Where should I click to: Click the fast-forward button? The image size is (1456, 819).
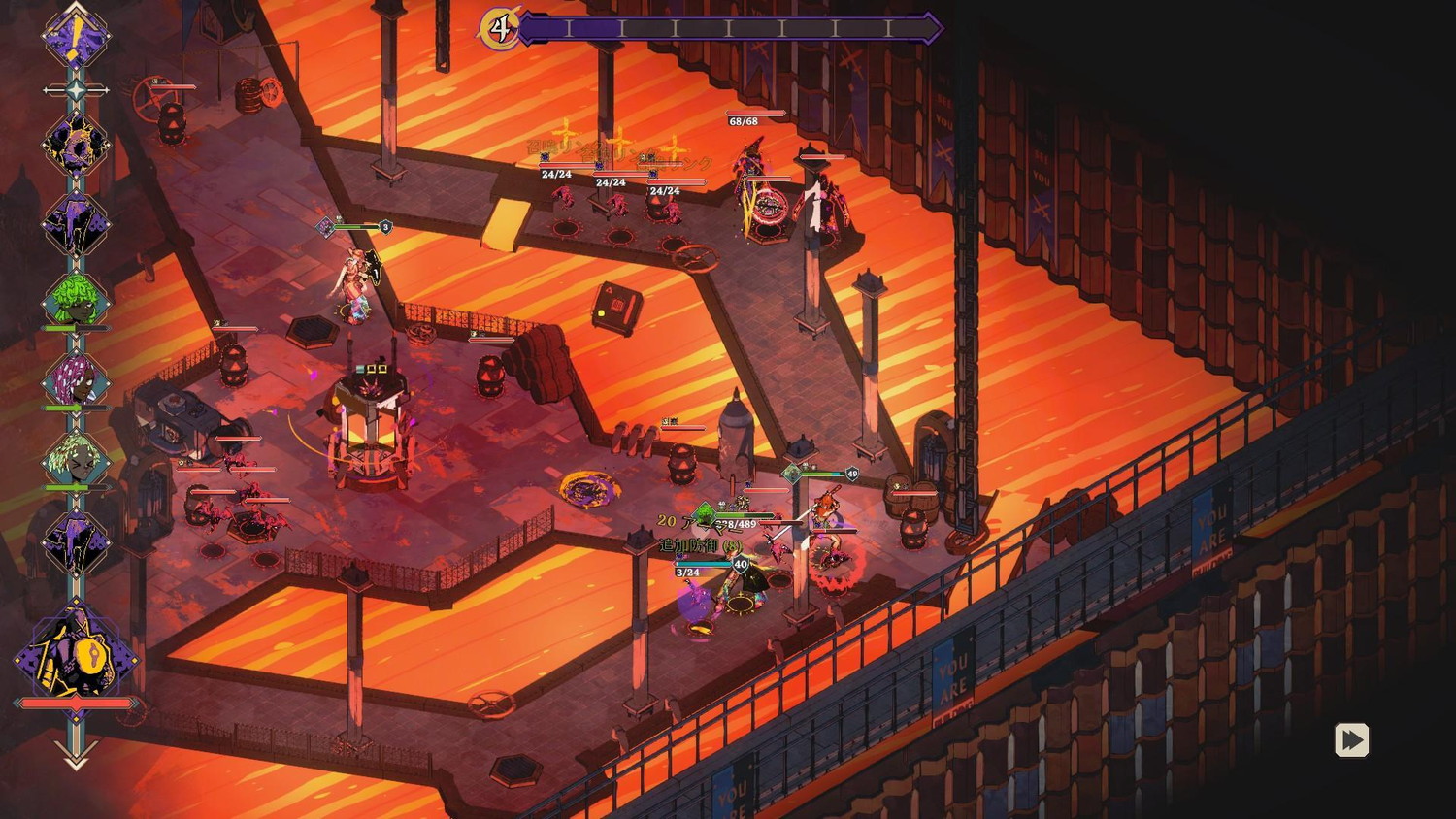click(1351, 740)
